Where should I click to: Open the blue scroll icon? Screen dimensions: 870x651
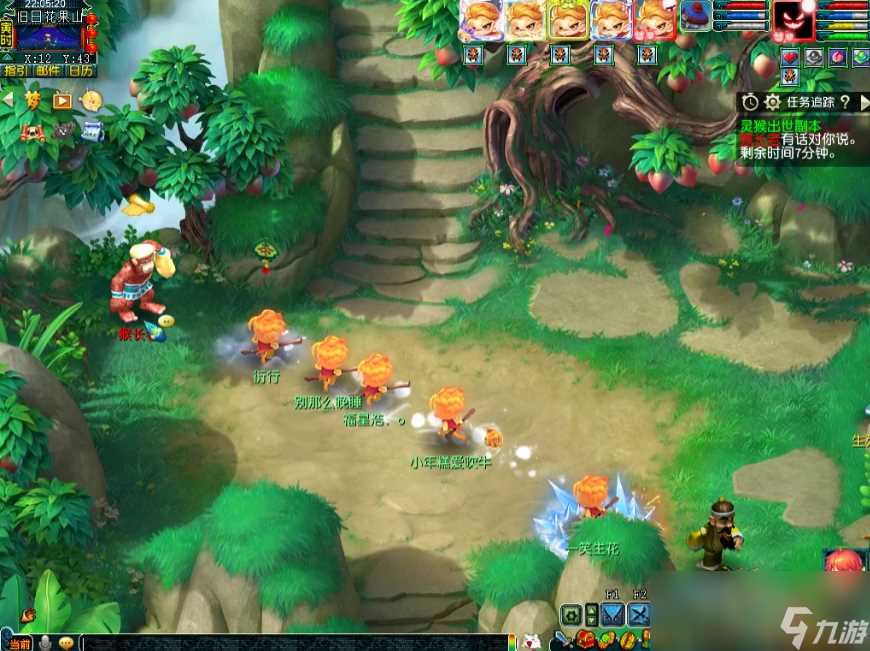click(x=92, y=129)
